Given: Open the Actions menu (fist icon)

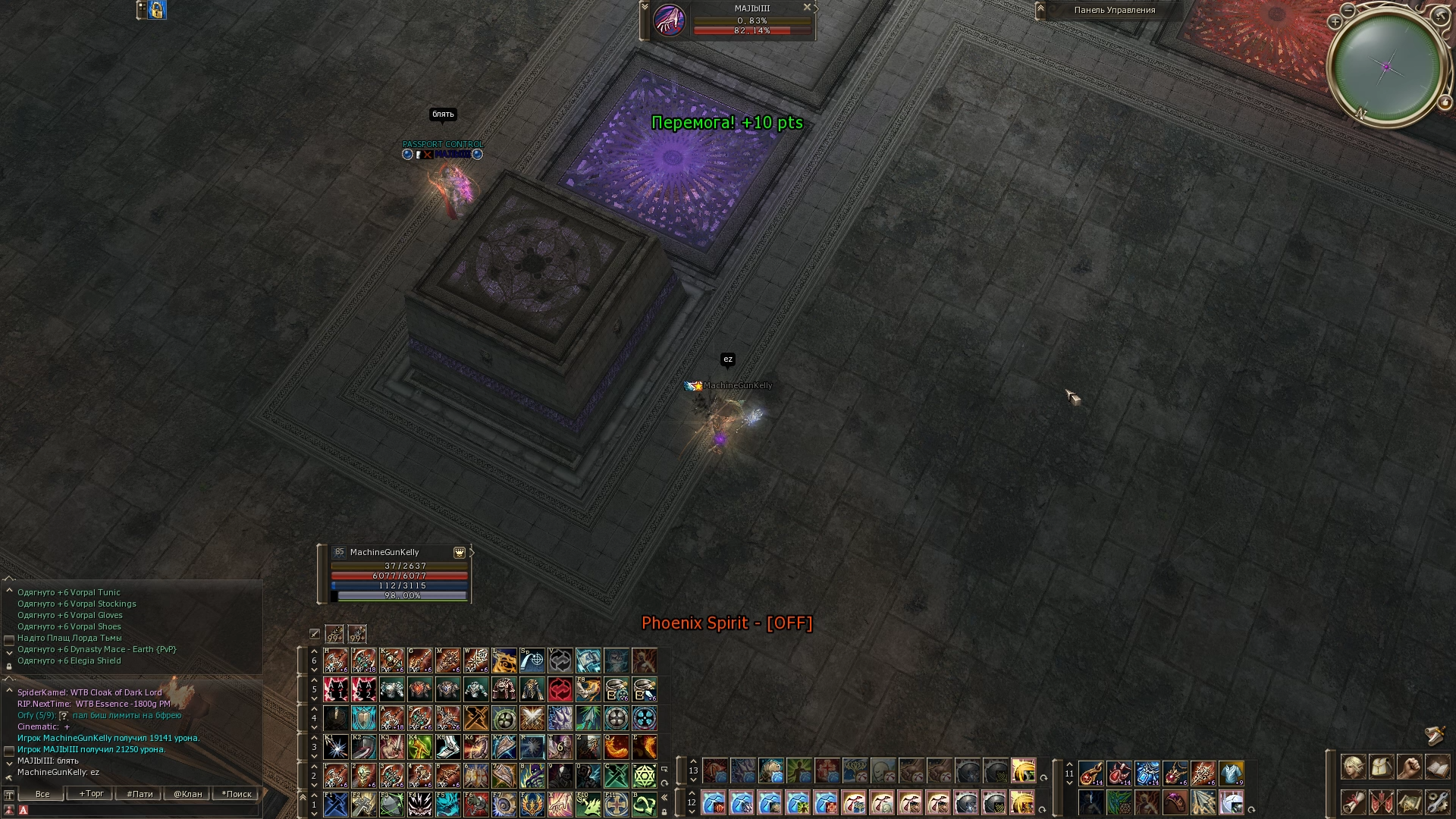Looking at the screenshot, I should [x=1410, y=767].
